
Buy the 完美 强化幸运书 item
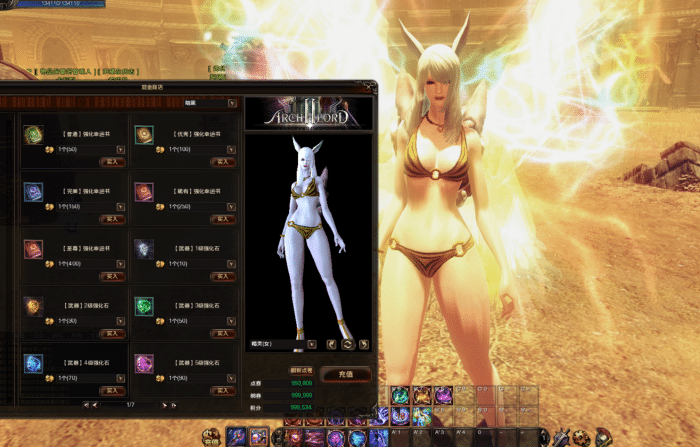click(x=113, y=218)
